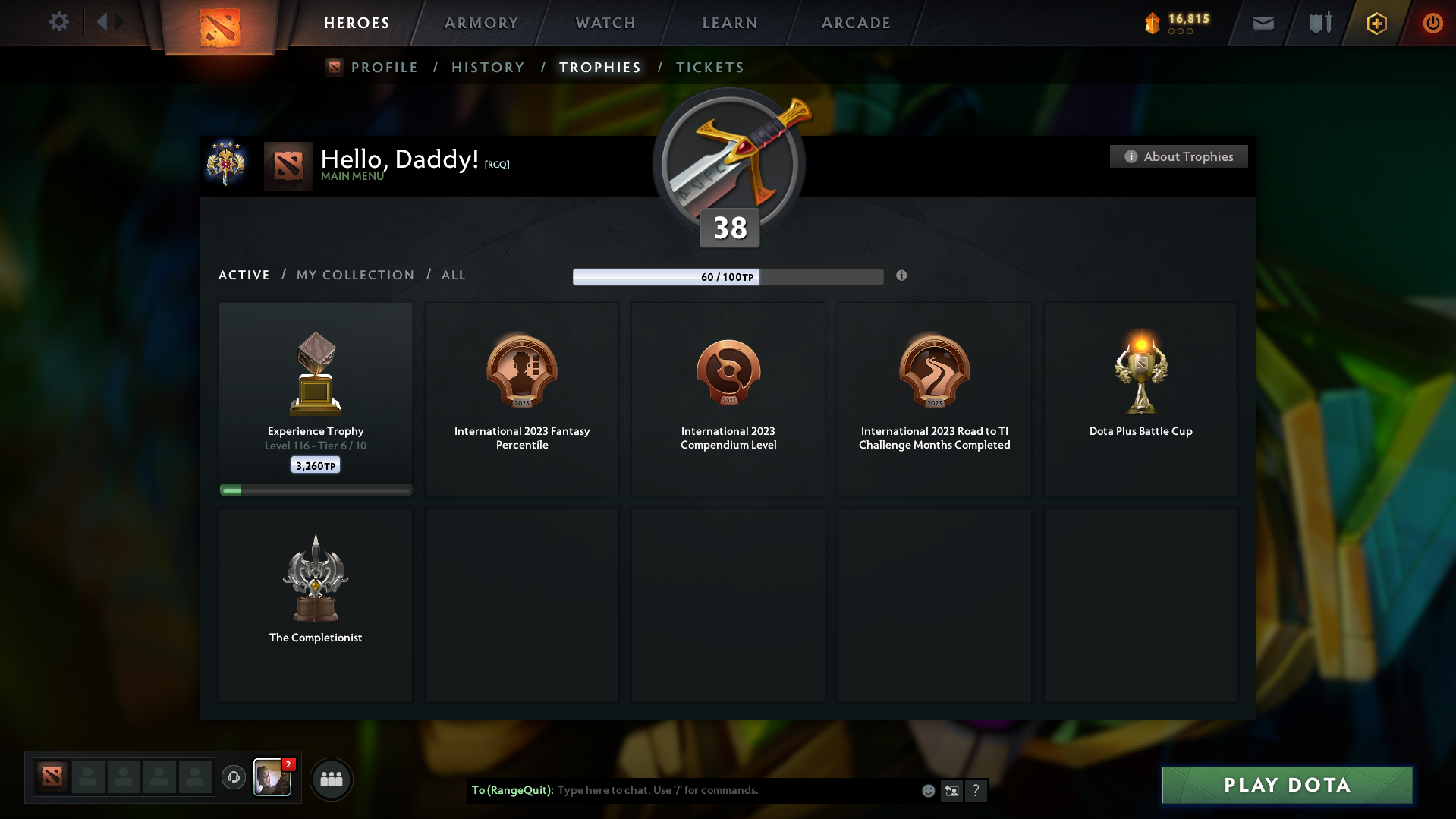The width and height of the screenshot is (1456, 819).
Task: Open the mail notifications inbox
Action: 1263,23
